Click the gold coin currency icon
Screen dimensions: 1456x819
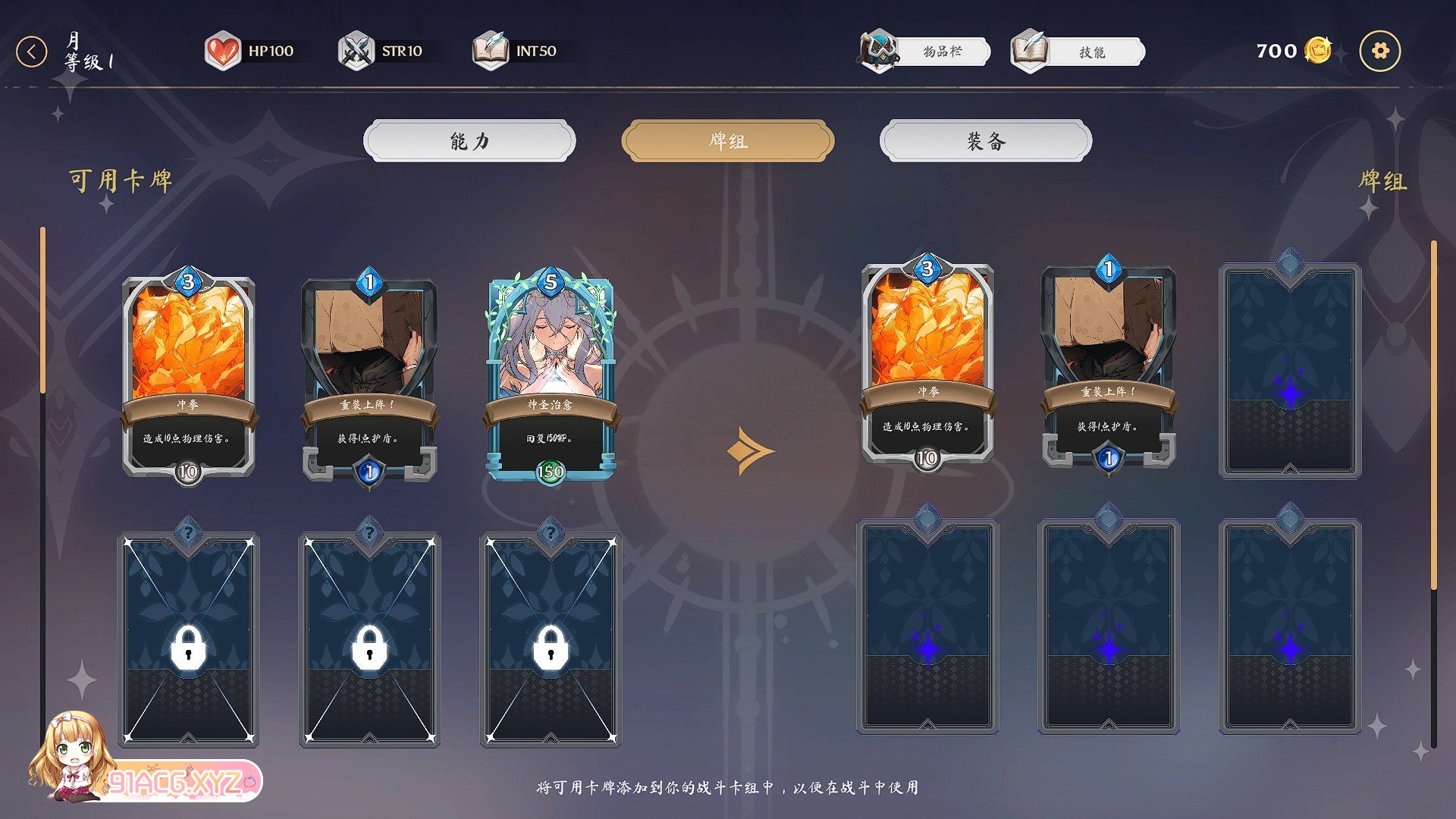[x=1317, y=50]
